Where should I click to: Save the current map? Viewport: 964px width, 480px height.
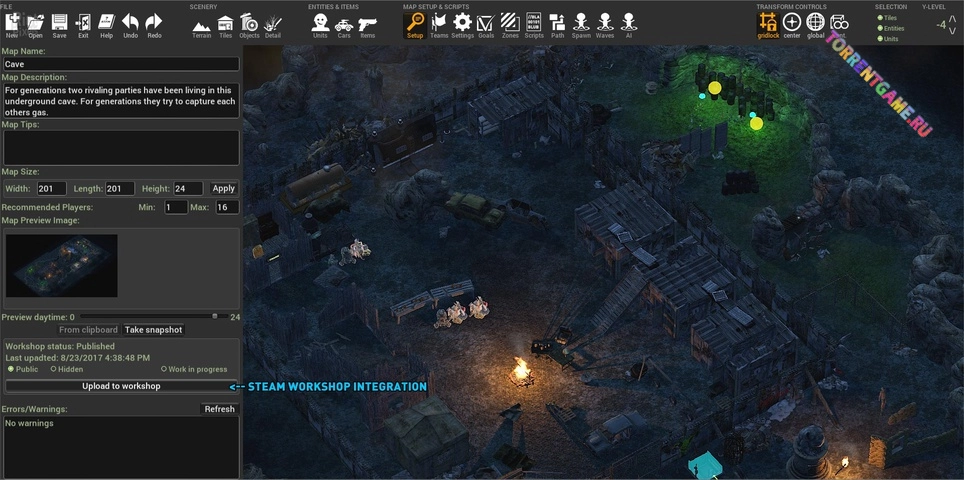(59, 23)
